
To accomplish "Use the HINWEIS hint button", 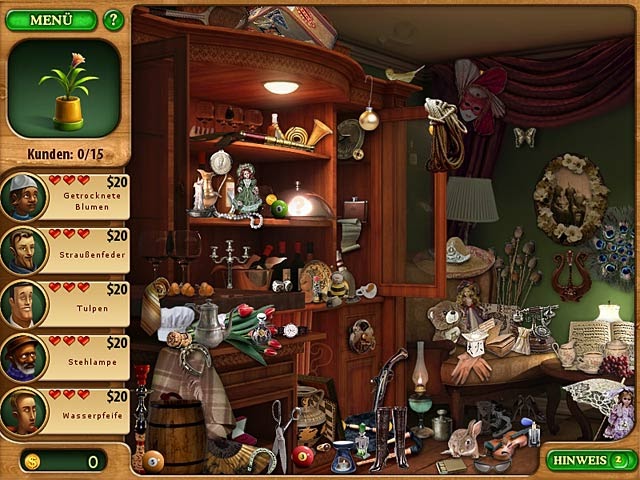I will point(591,460).
